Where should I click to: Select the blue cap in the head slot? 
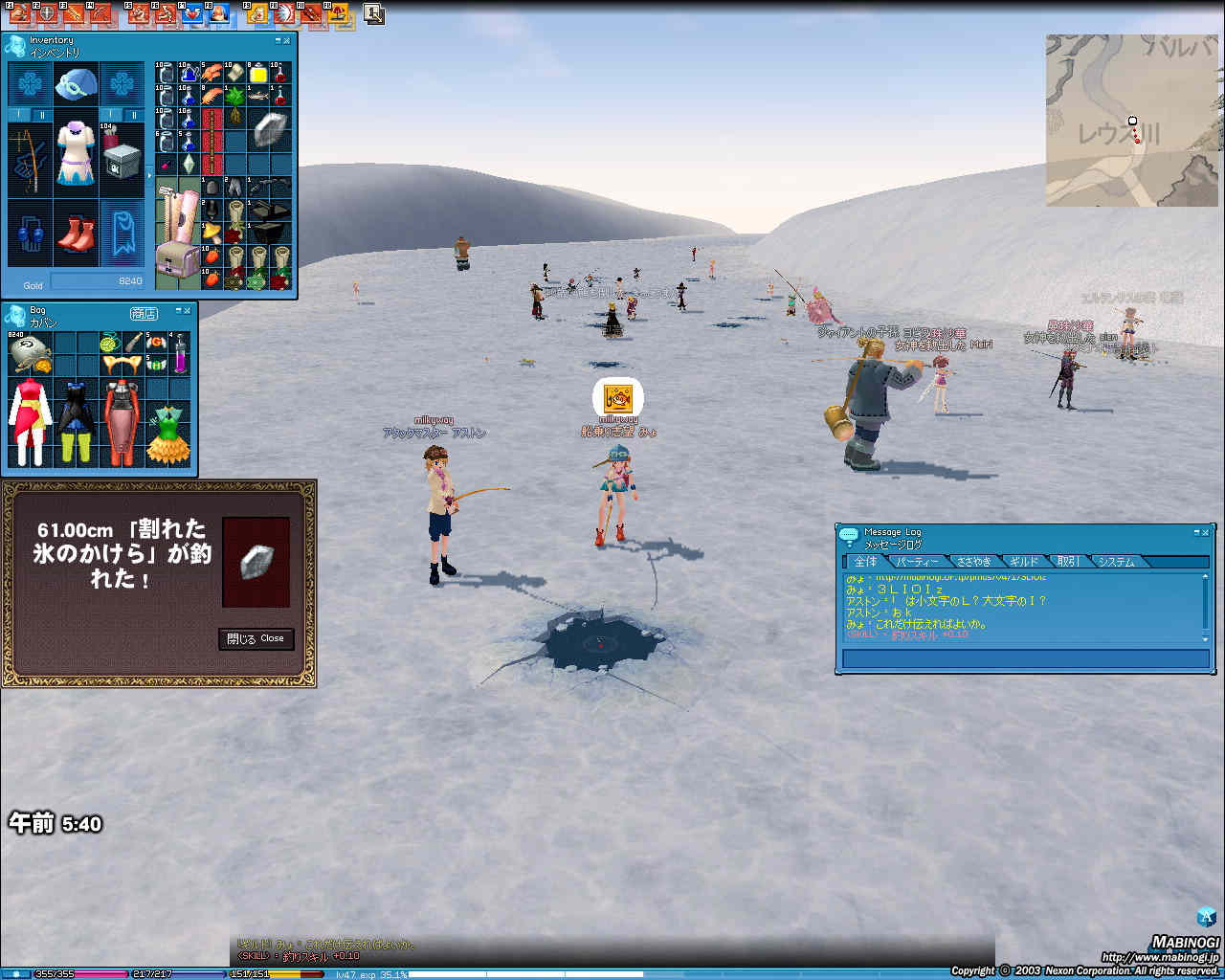tap(76, 85)
